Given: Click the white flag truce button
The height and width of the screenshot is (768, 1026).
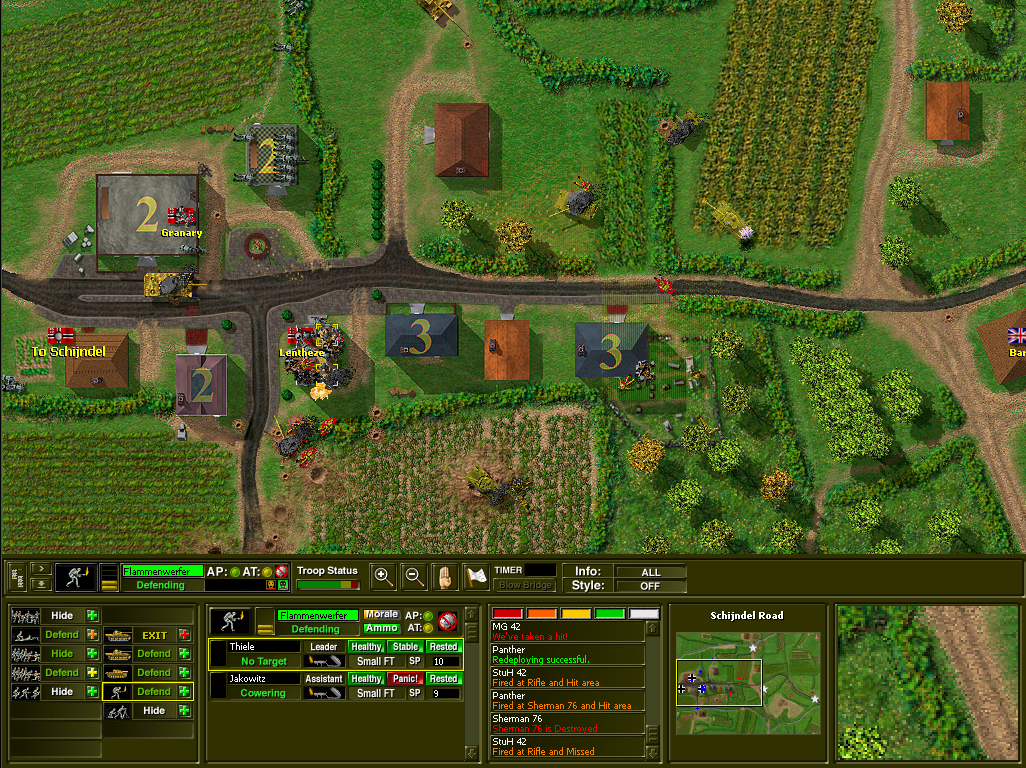Looking at the screenshot, I should 476,575.
